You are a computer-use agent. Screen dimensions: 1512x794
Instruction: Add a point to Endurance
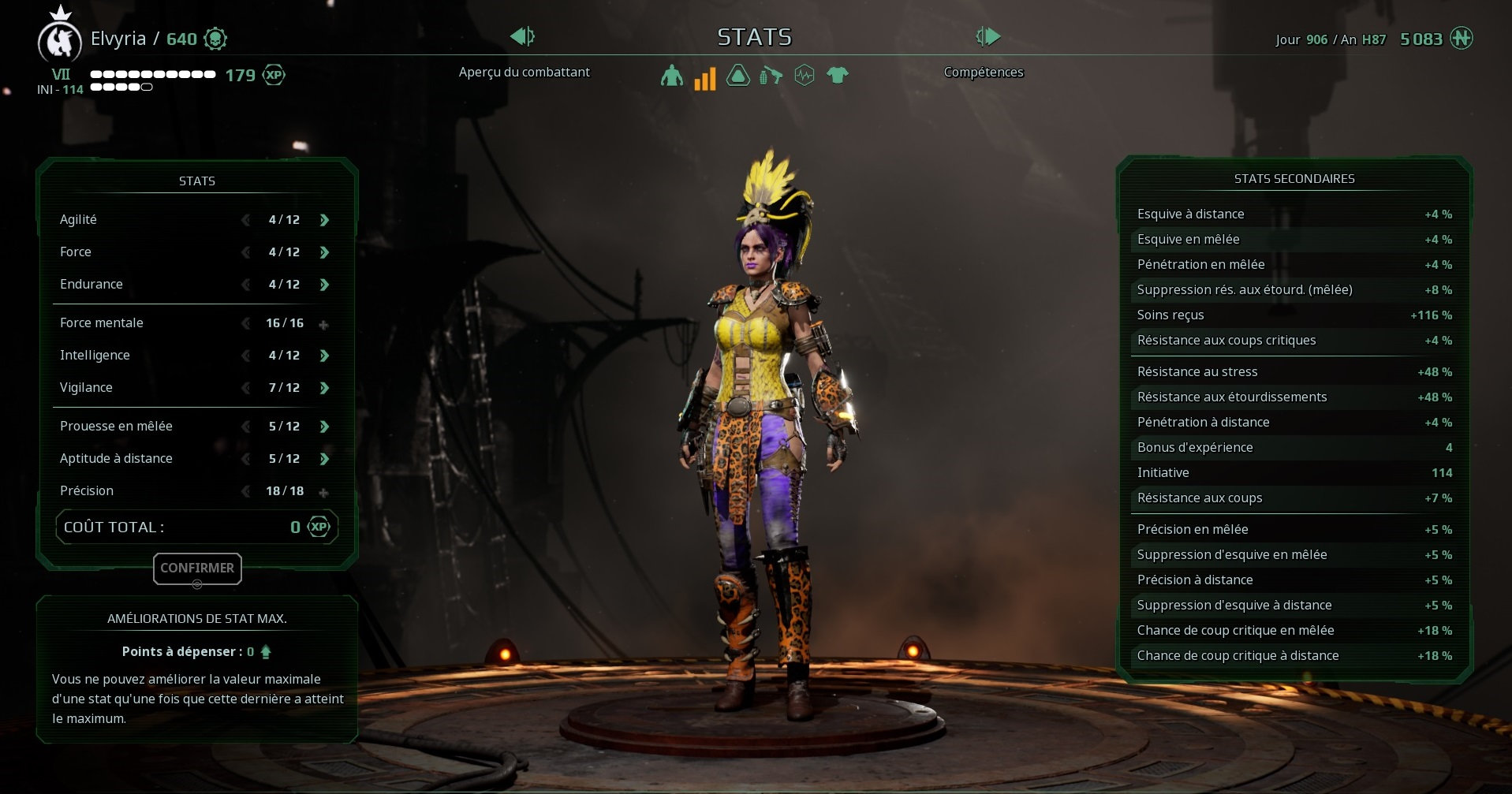pos(324,285)
